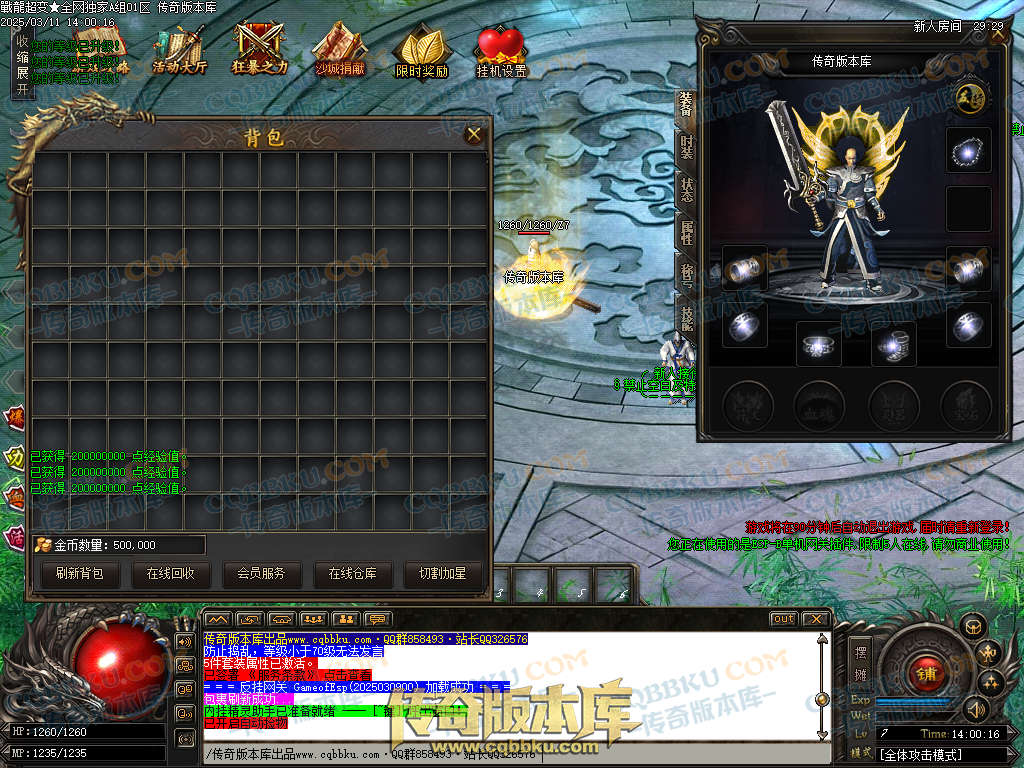Switch to the 状态 status tab

click(687, 190)
